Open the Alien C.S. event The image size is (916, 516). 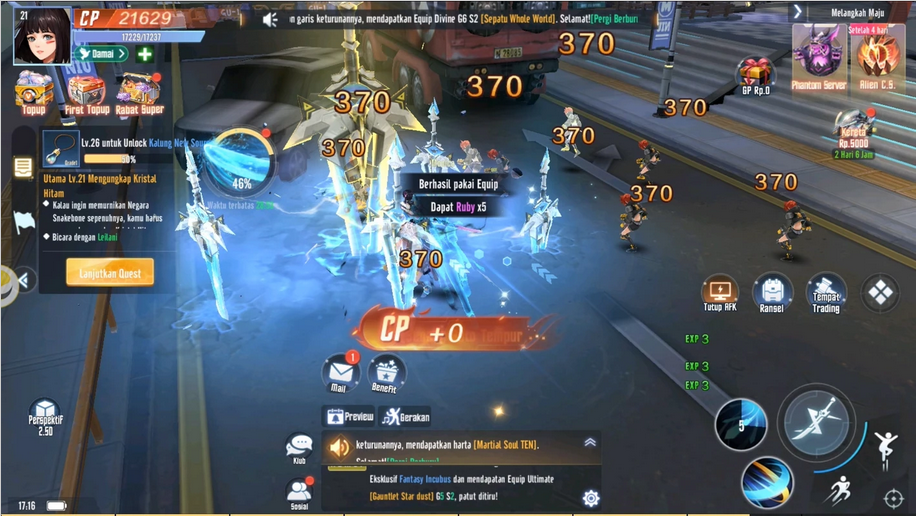point(879,56)
